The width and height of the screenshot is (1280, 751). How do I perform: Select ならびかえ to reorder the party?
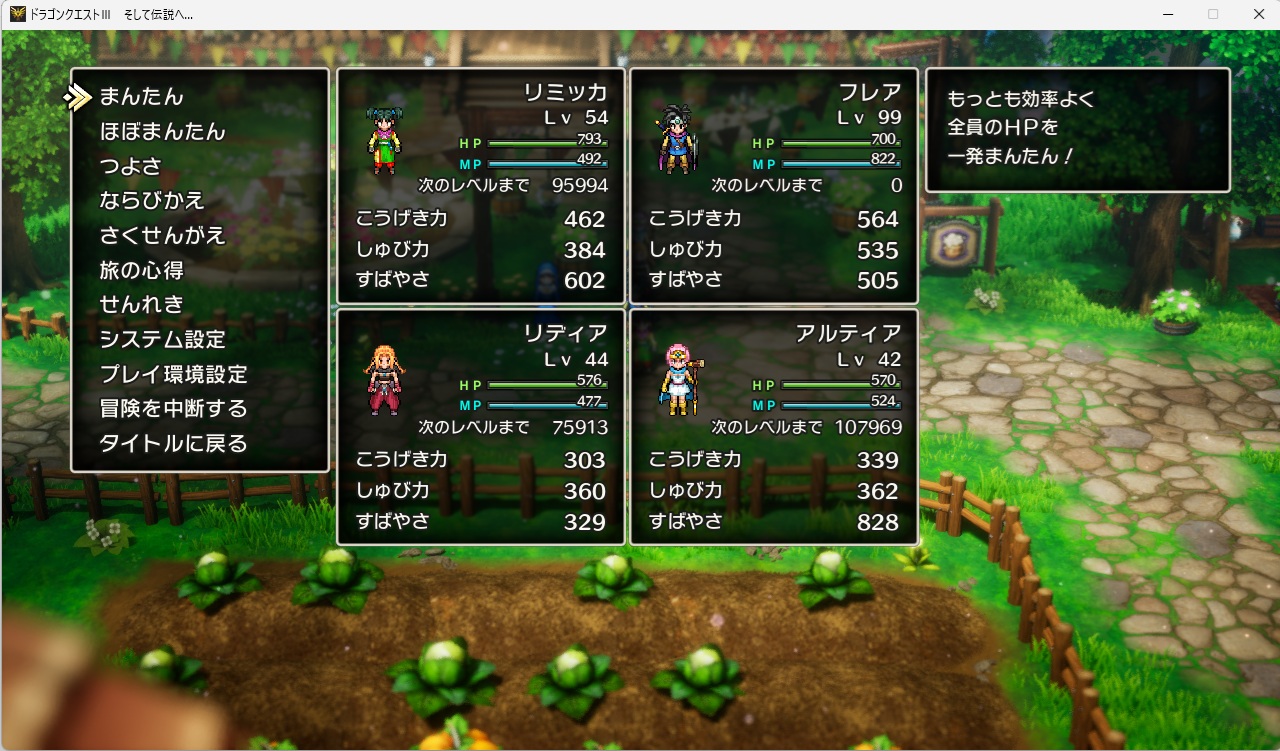coord(152,201)
